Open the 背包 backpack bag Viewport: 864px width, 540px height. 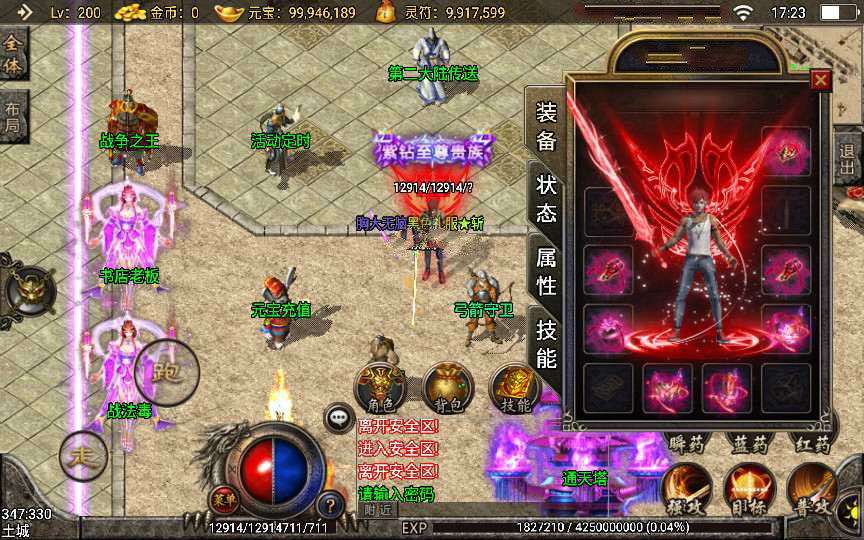point(447,388)
